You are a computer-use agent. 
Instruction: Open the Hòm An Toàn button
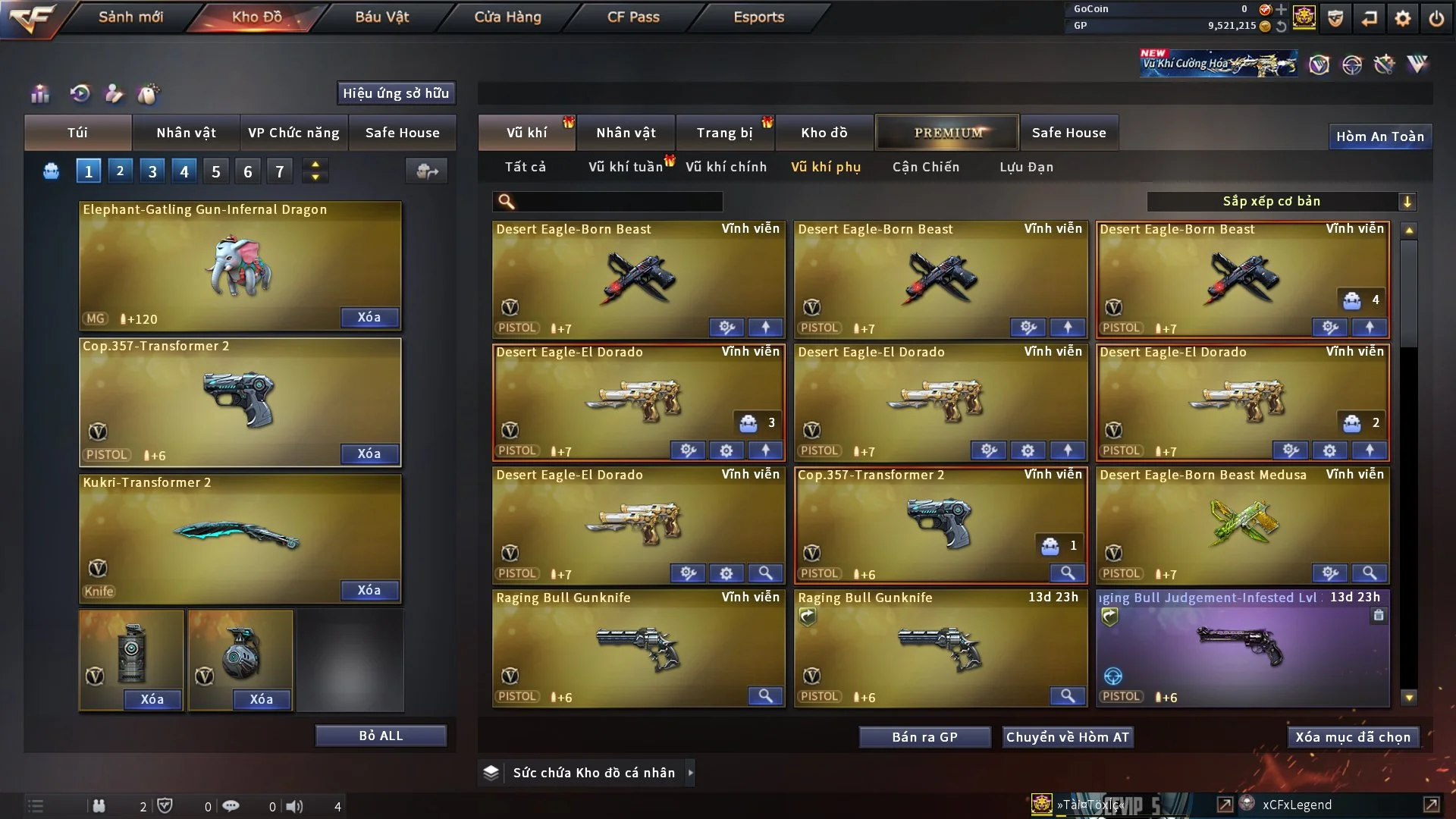[1379, 136]
